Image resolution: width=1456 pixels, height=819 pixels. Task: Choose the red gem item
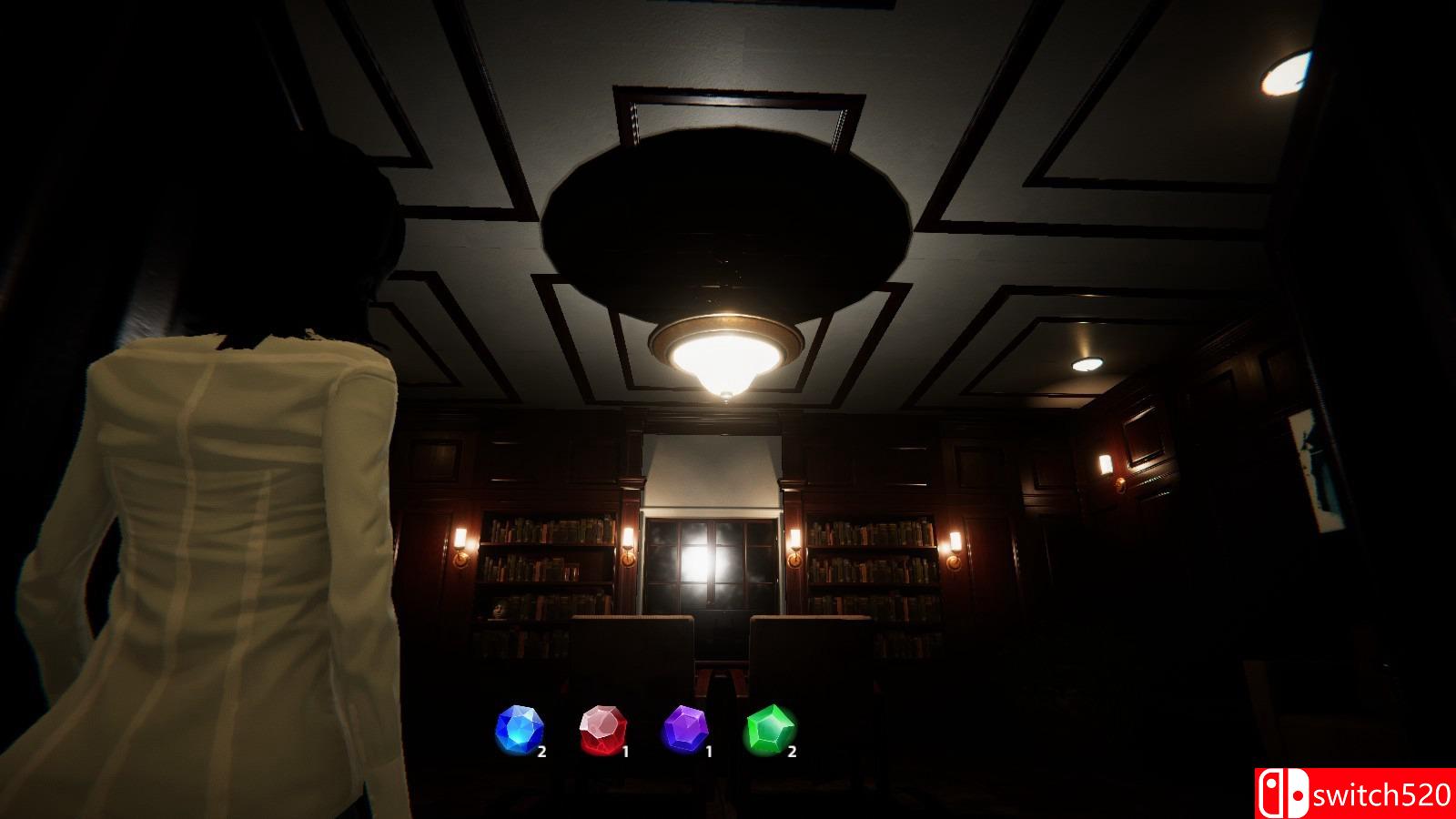pos(602,730)
